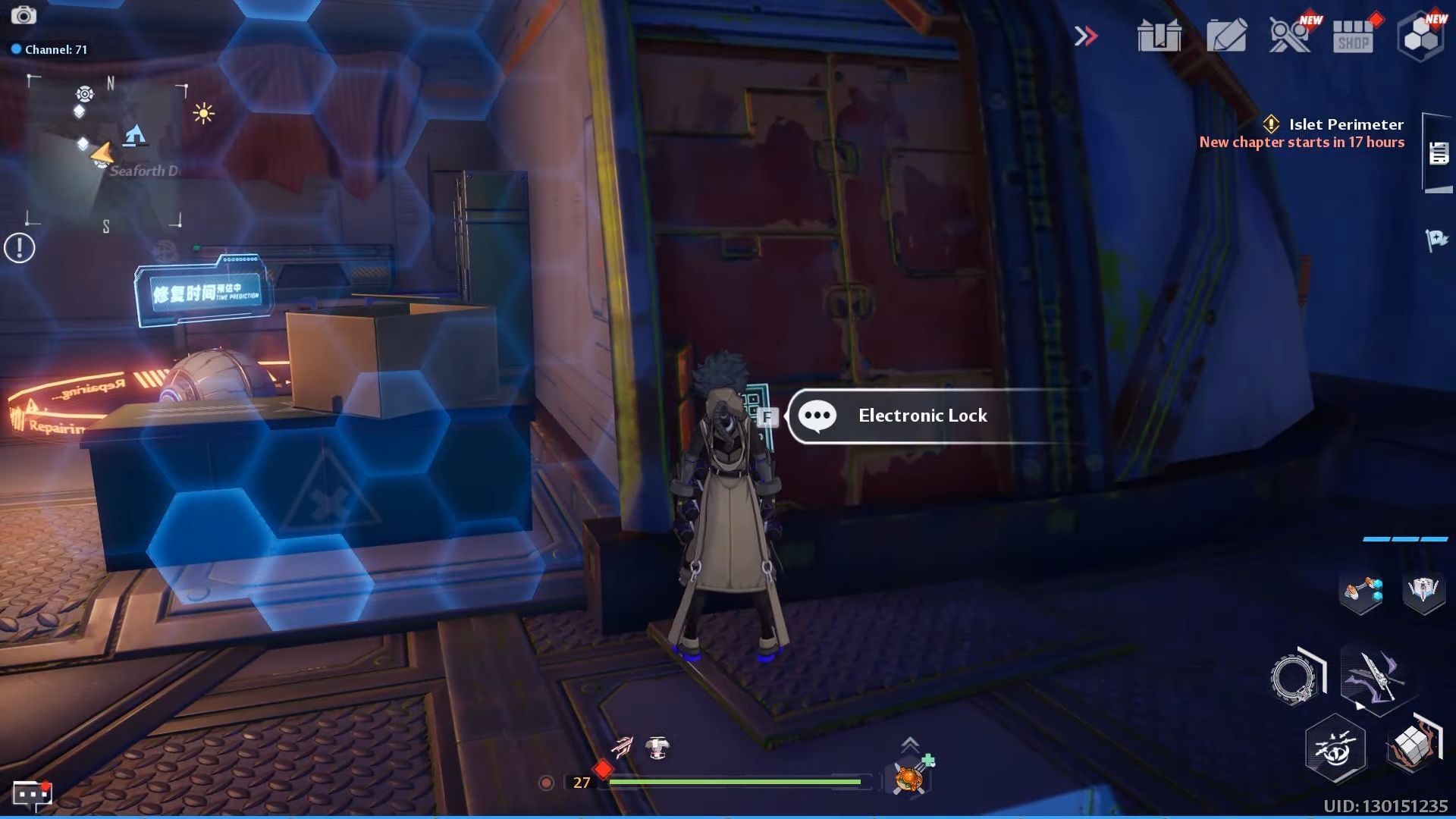
Task: Use the orange food dish consumable icon
Action: click(x=909, y=778)
